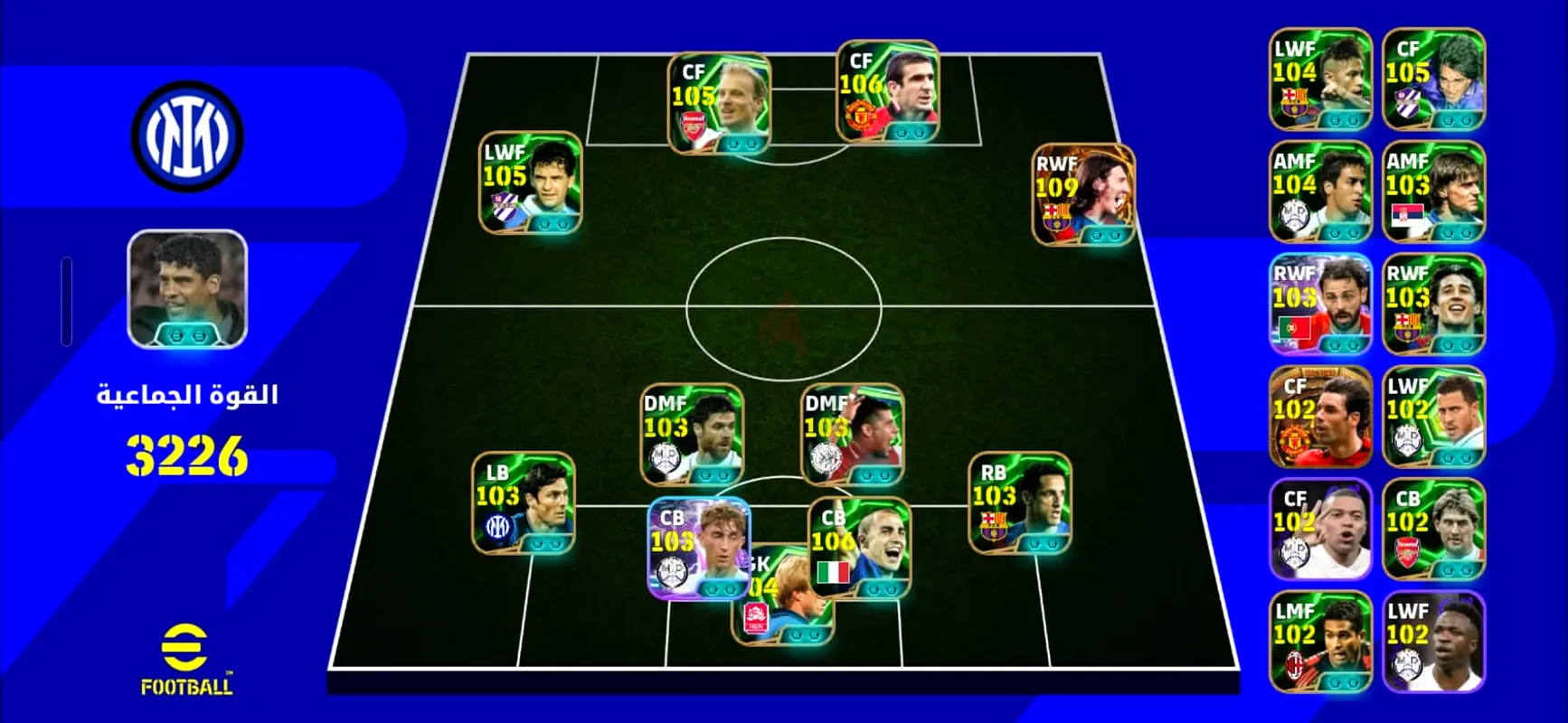
Task: Click the Inter Milan club crest
Action: pos(187,136)
